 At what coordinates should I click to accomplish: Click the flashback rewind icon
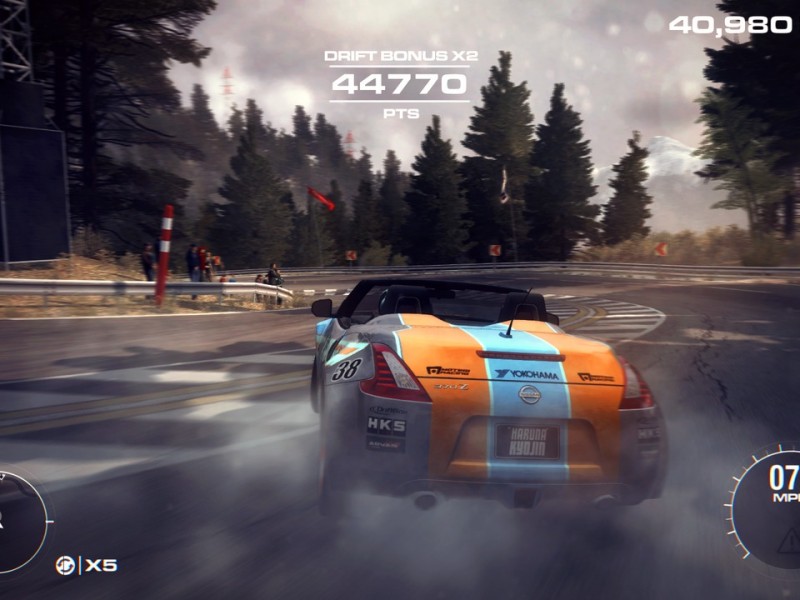[65, 566]
